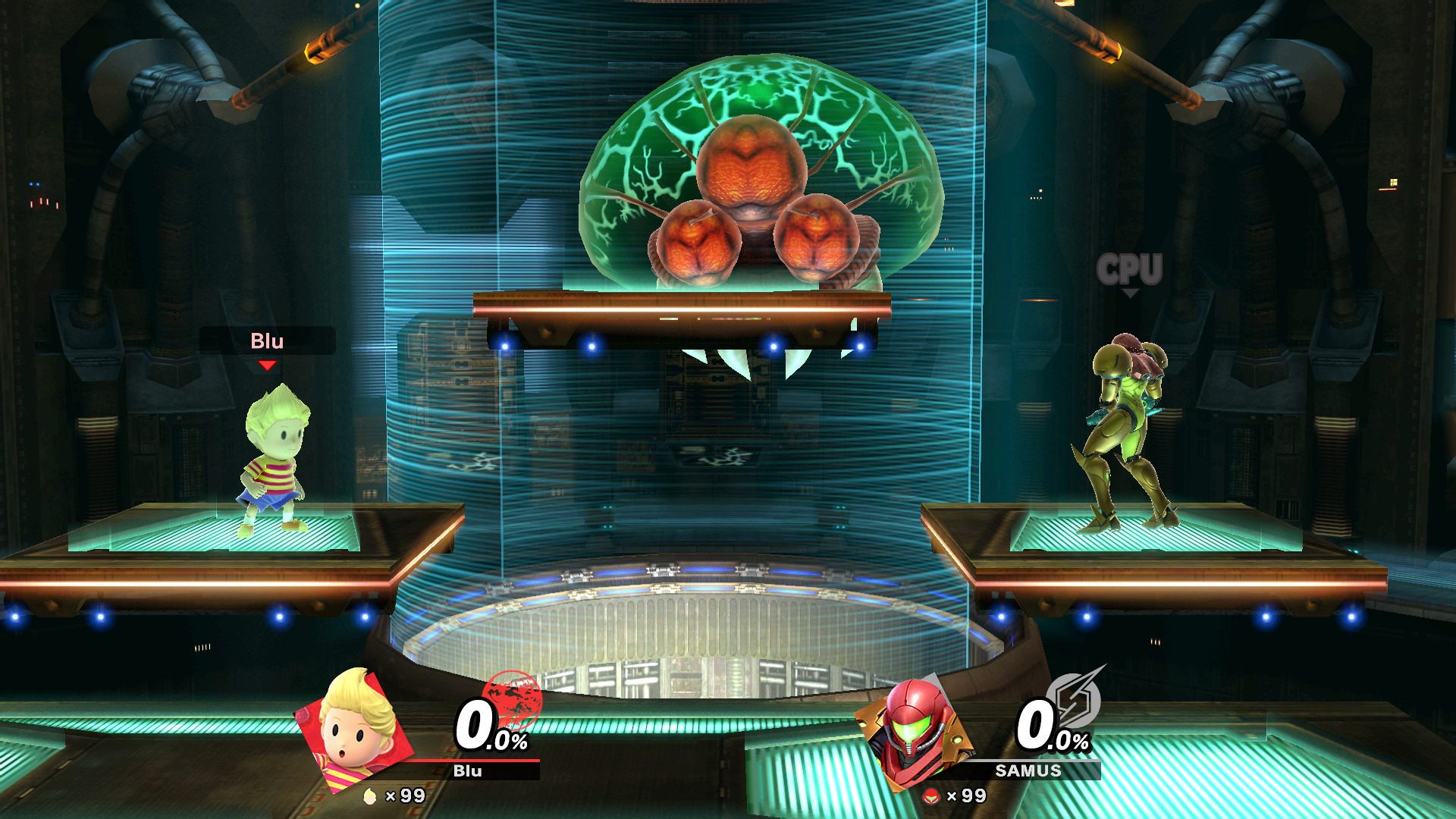This screenshot has height=819, width=1456.
Task: Select the SAMUS name bar in the HUD
Action: 1028,771
